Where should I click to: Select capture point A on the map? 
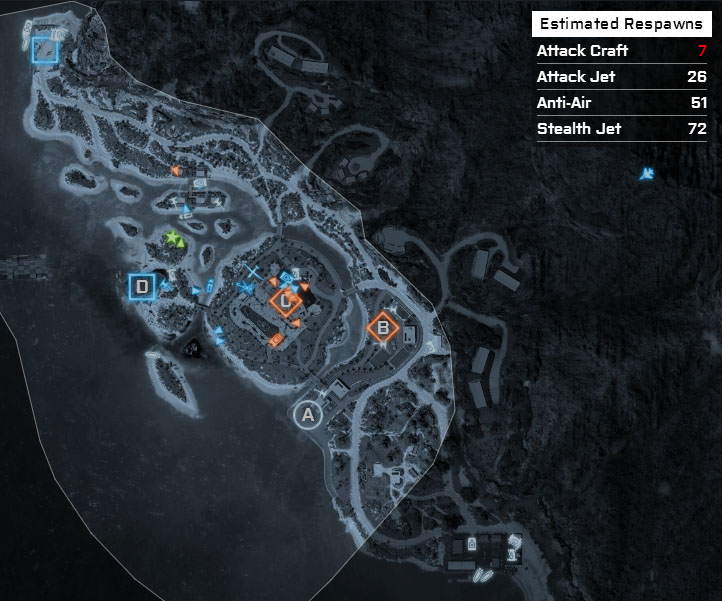(308, 414)
